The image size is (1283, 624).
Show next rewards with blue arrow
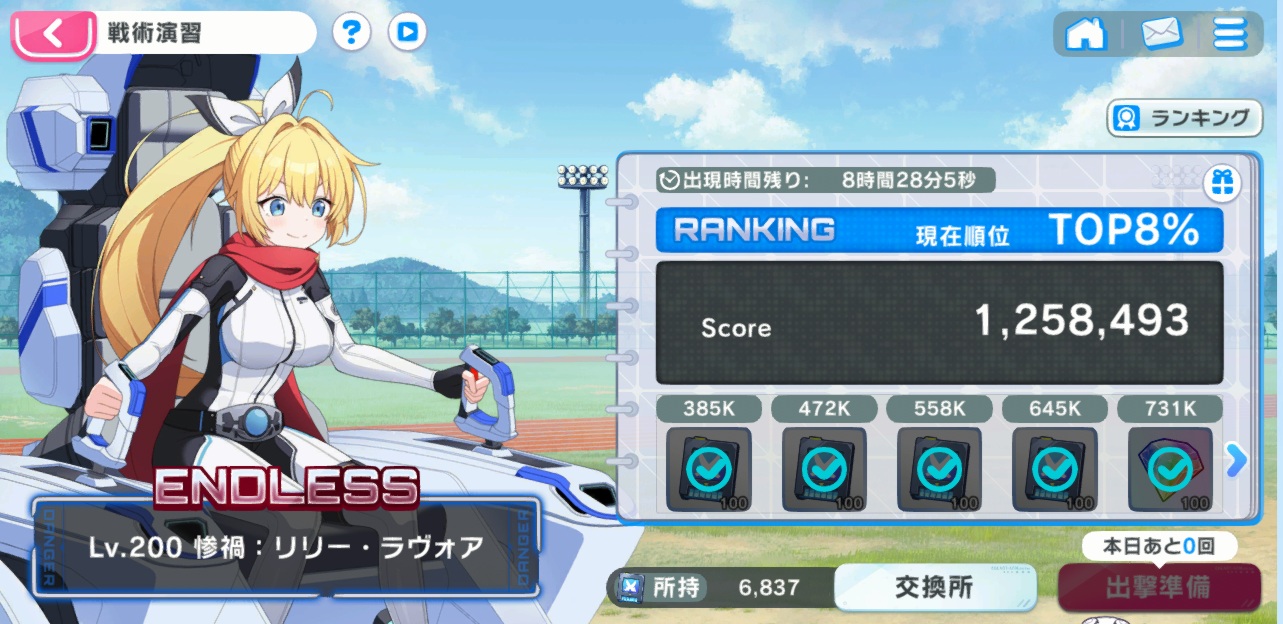point(1237,460)
